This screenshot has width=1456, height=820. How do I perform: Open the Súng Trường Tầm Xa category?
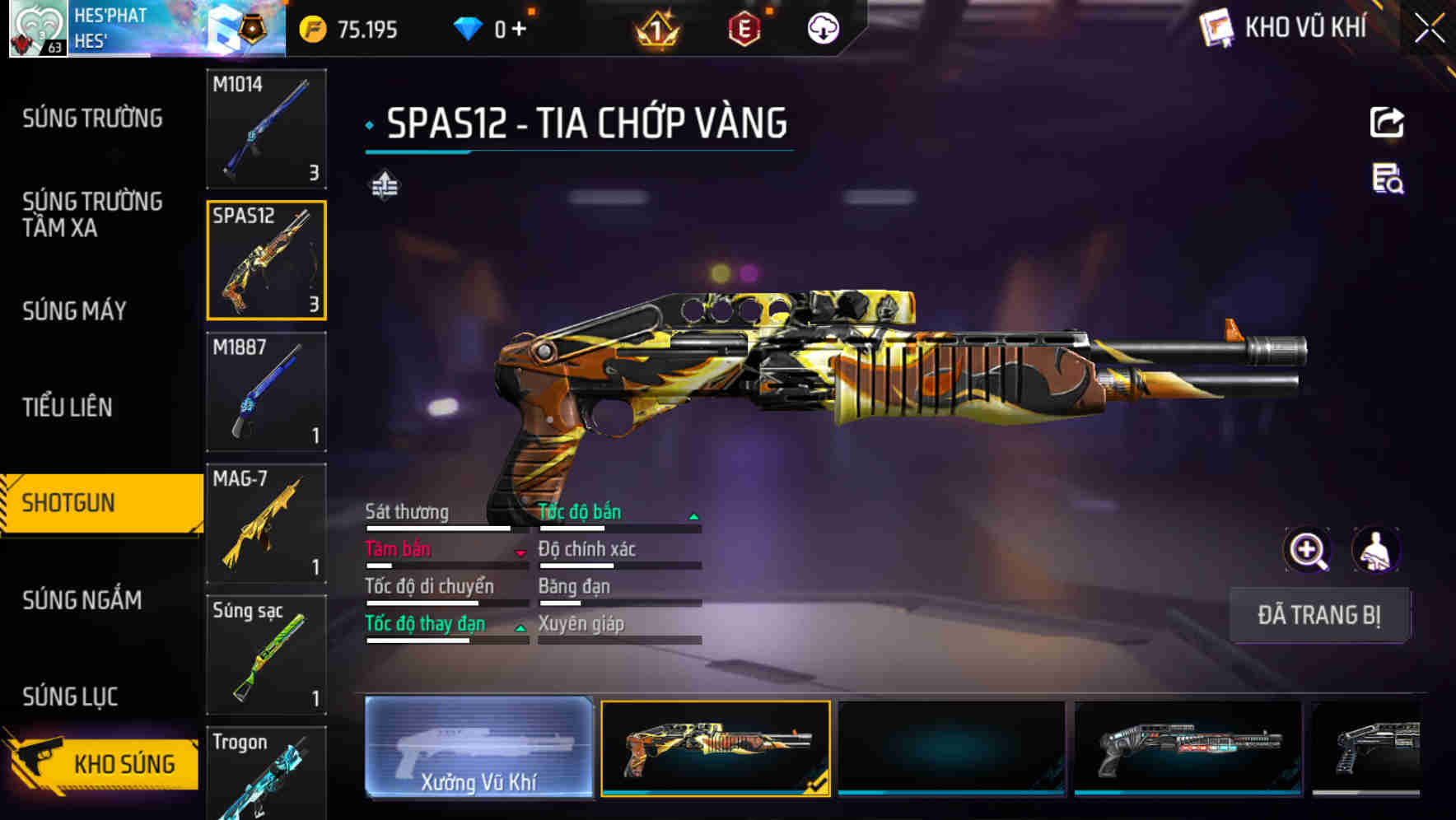point(92,214)
